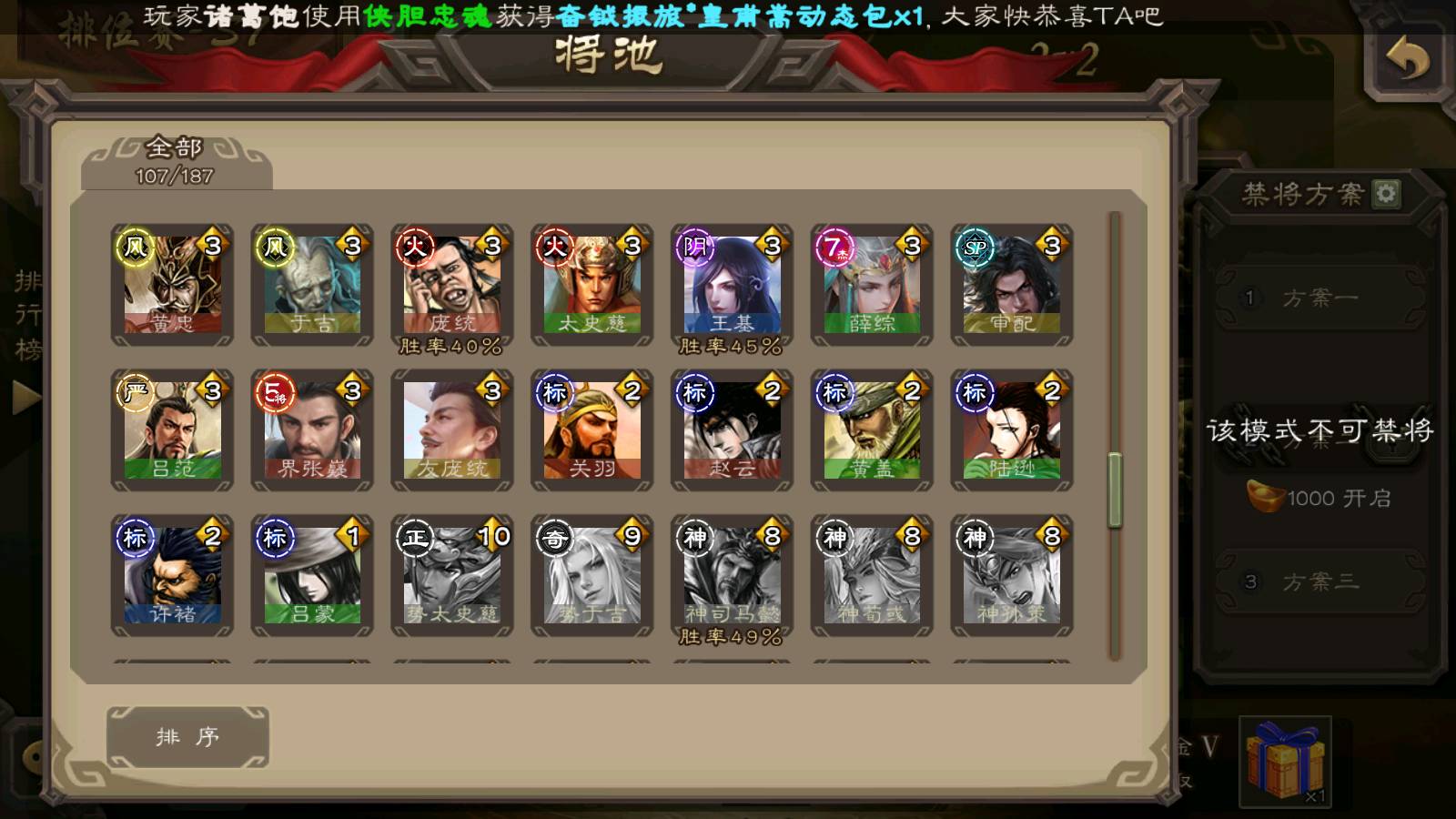Select the 庞统 fire hero card
This screenshot has height=819, width=1456.
coord(452,284)
